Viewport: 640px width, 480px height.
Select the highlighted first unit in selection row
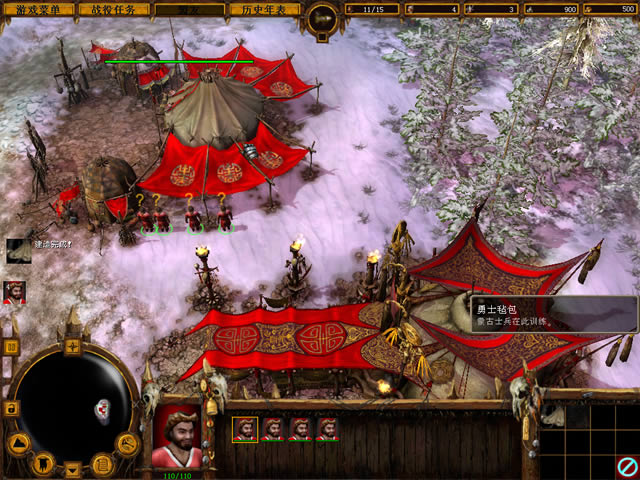point(244,429)
